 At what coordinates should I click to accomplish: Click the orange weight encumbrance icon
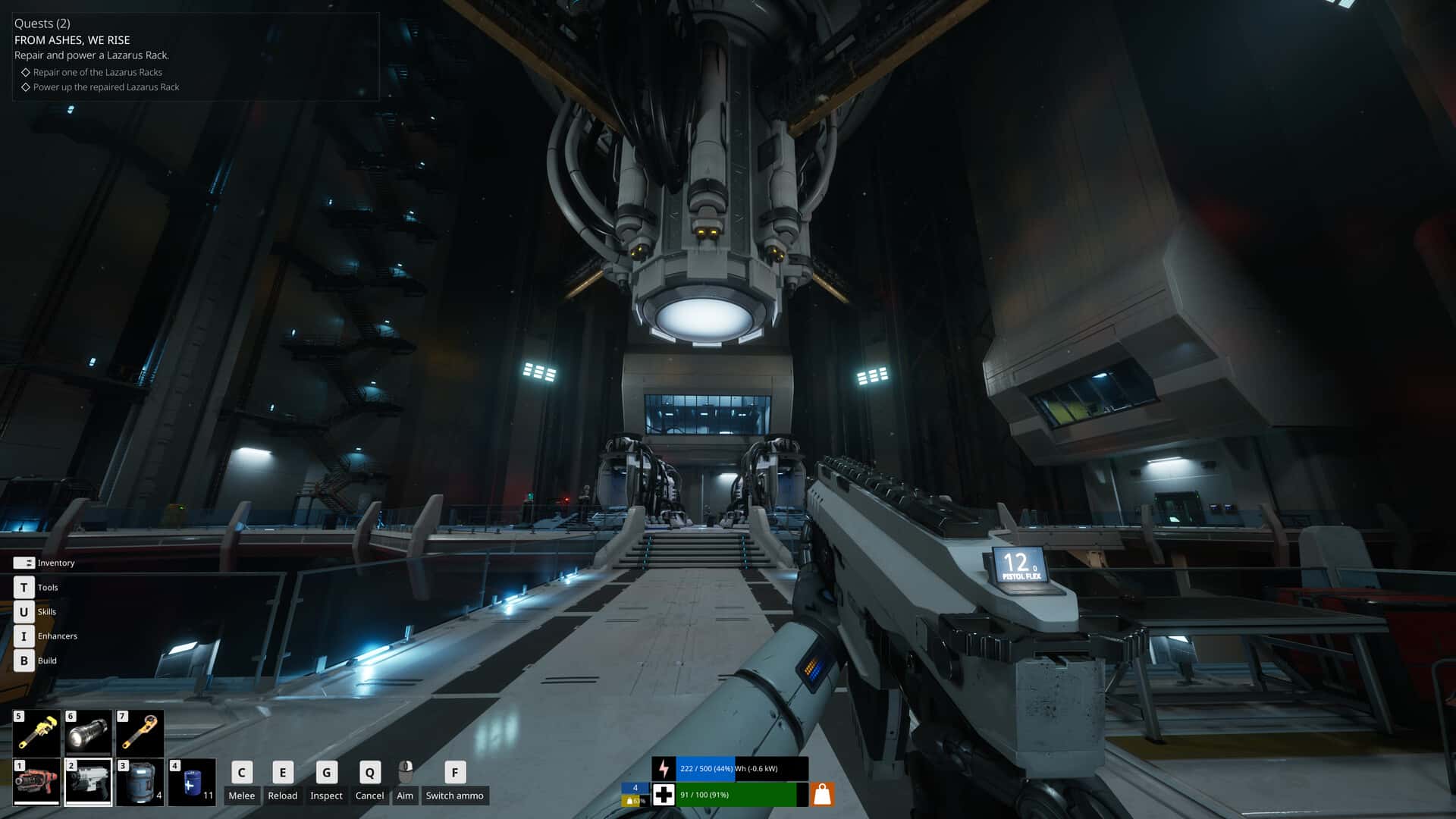[822, 794]
